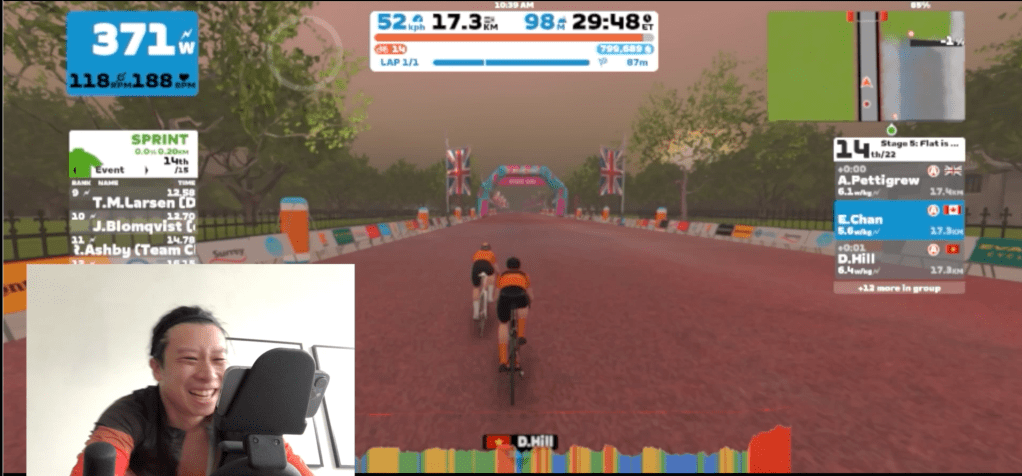Image resolution: width=1022 pixels, height=476 pixels.
Task: Click the blue power, cadence and heart-rate panel
Action: pos(133,53)
